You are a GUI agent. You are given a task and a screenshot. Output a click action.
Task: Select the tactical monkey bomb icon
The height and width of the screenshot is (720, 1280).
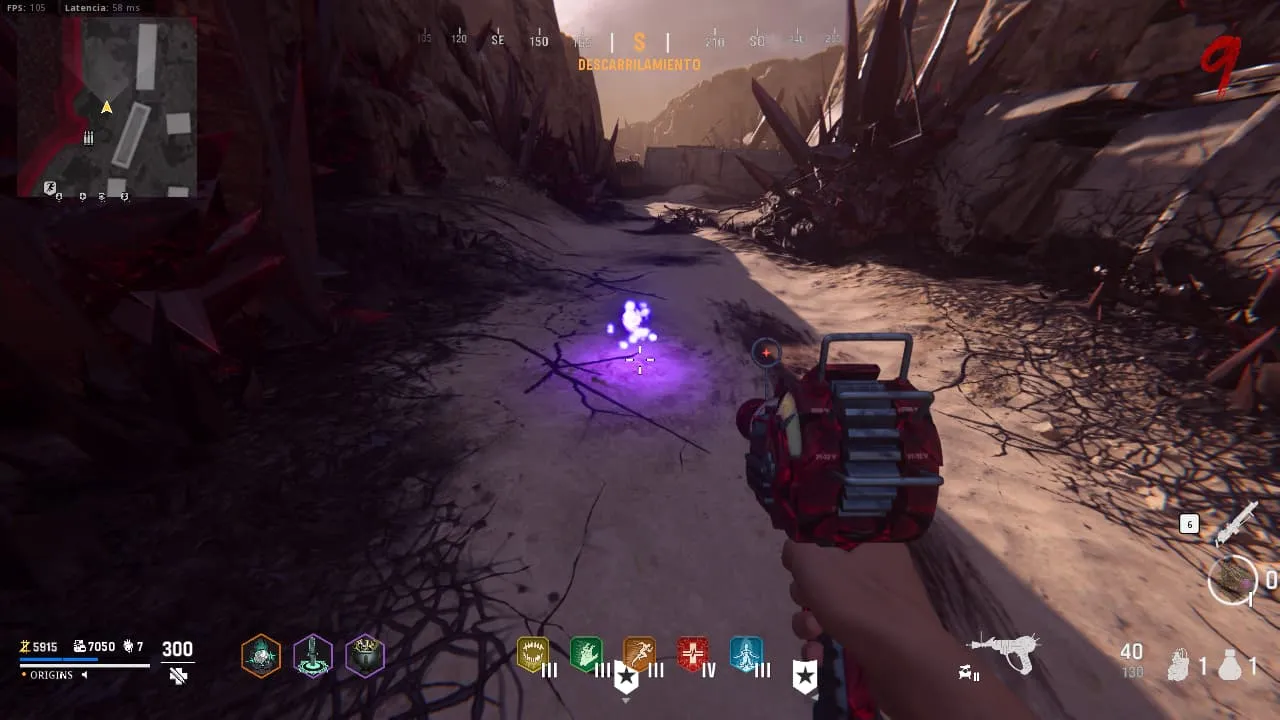[x=1180, y=665]
